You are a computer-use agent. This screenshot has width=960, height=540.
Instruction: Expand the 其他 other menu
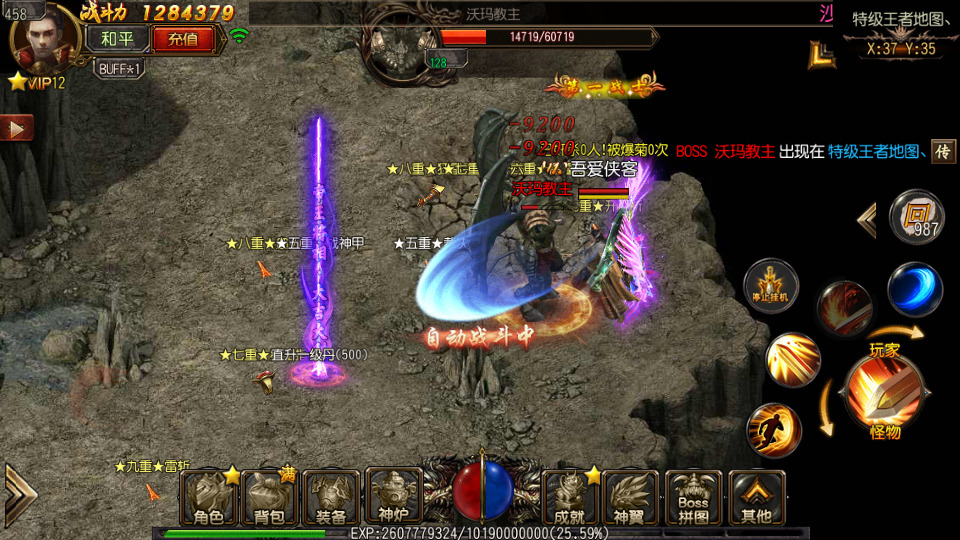[x=756, y=497]
